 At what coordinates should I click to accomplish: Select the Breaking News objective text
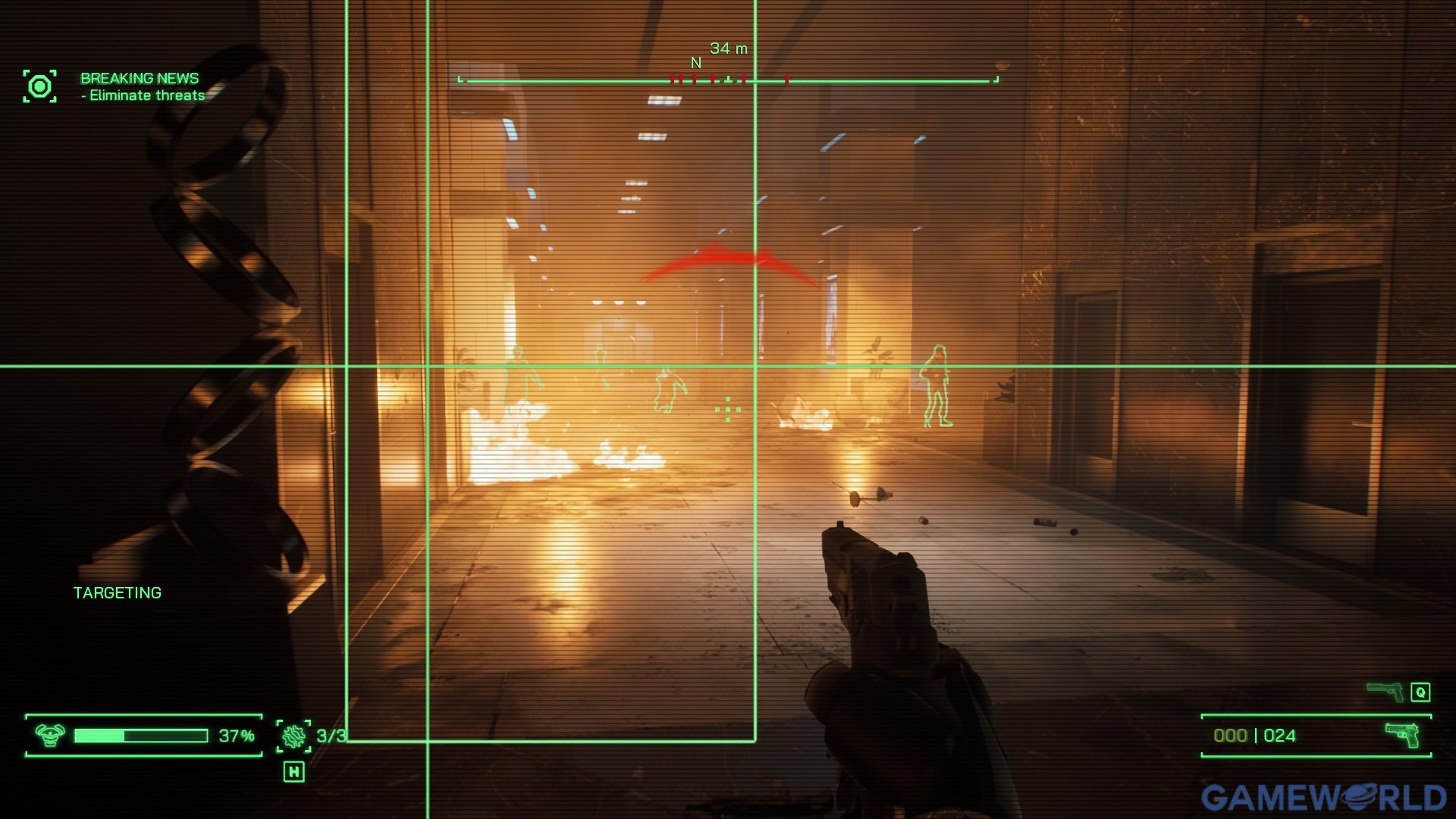coord(140,78)
